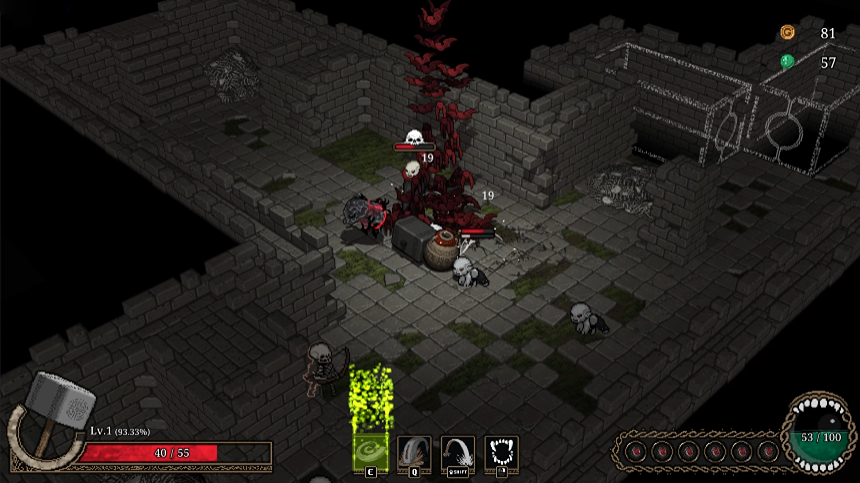The image size is (860, 483).
Task: Trigger the white leap dash ability
Action: pyautogui.click(x=458, y=451)
